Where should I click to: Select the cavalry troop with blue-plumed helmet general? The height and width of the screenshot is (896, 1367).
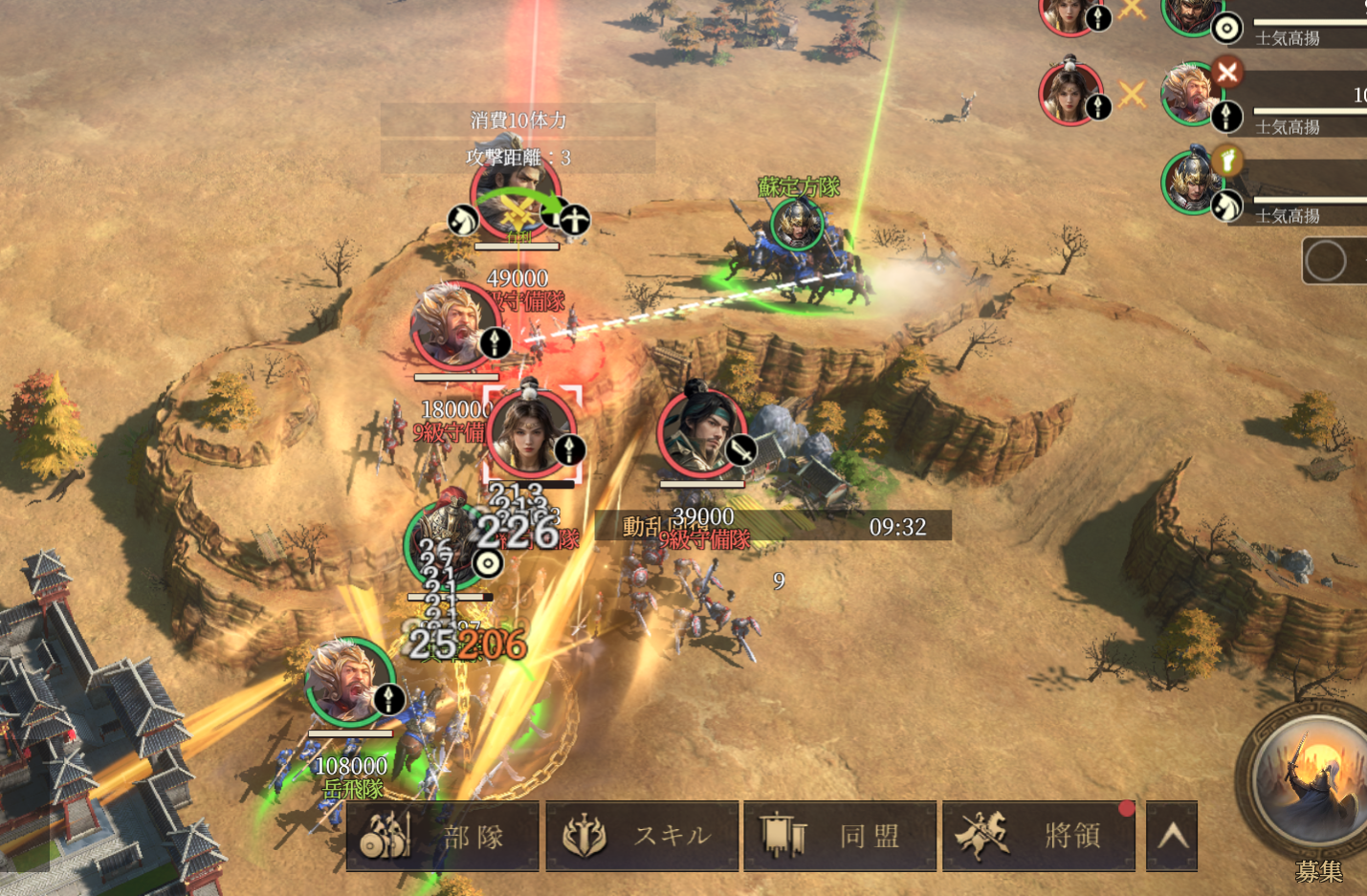point(1189,182)
